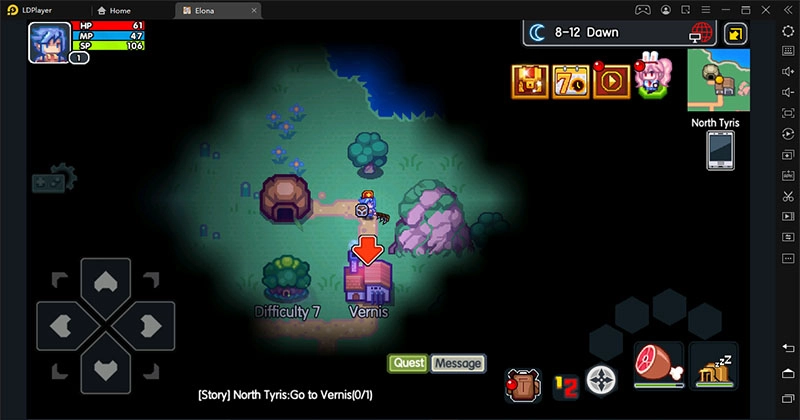Tap the up arrow on the D-pad
This screenshot has height=420, width=800.
pyautogui.click(x=104, y=281)
